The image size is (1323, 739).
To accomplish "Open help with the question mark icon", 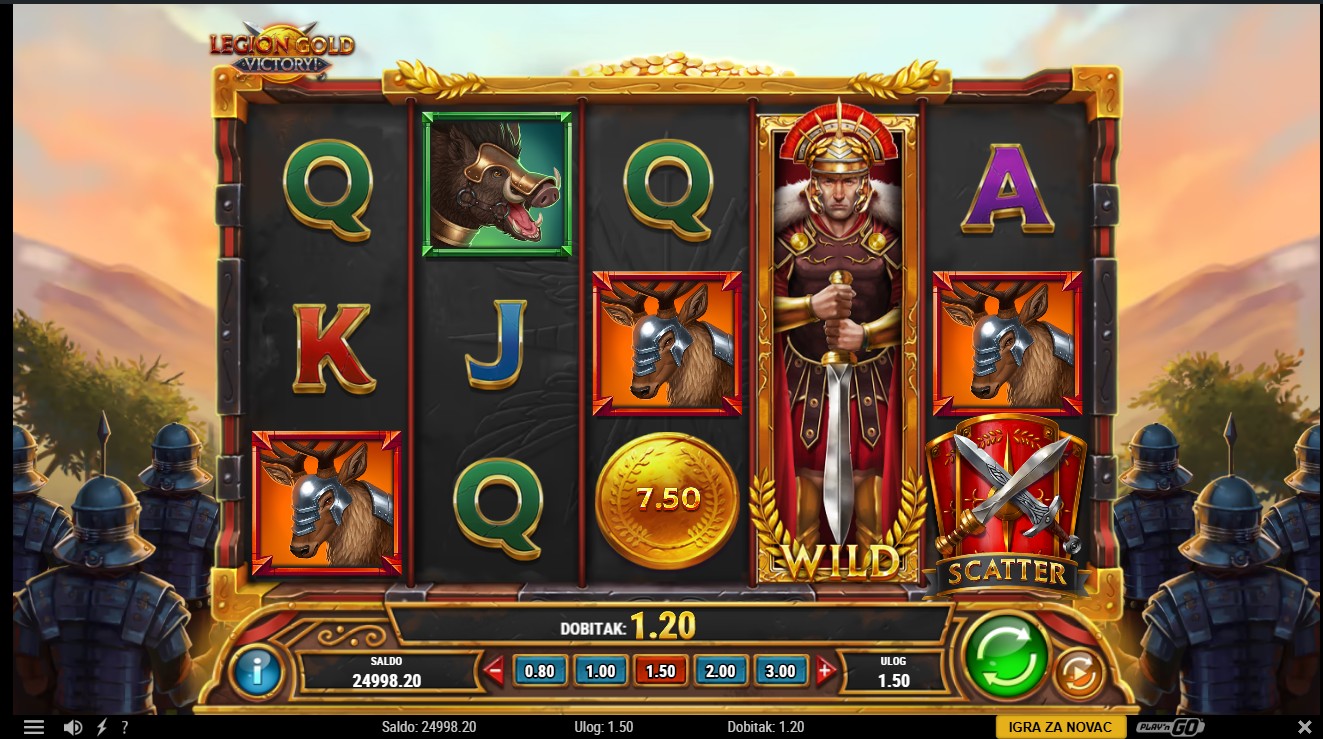I will (x=125, y=727).
